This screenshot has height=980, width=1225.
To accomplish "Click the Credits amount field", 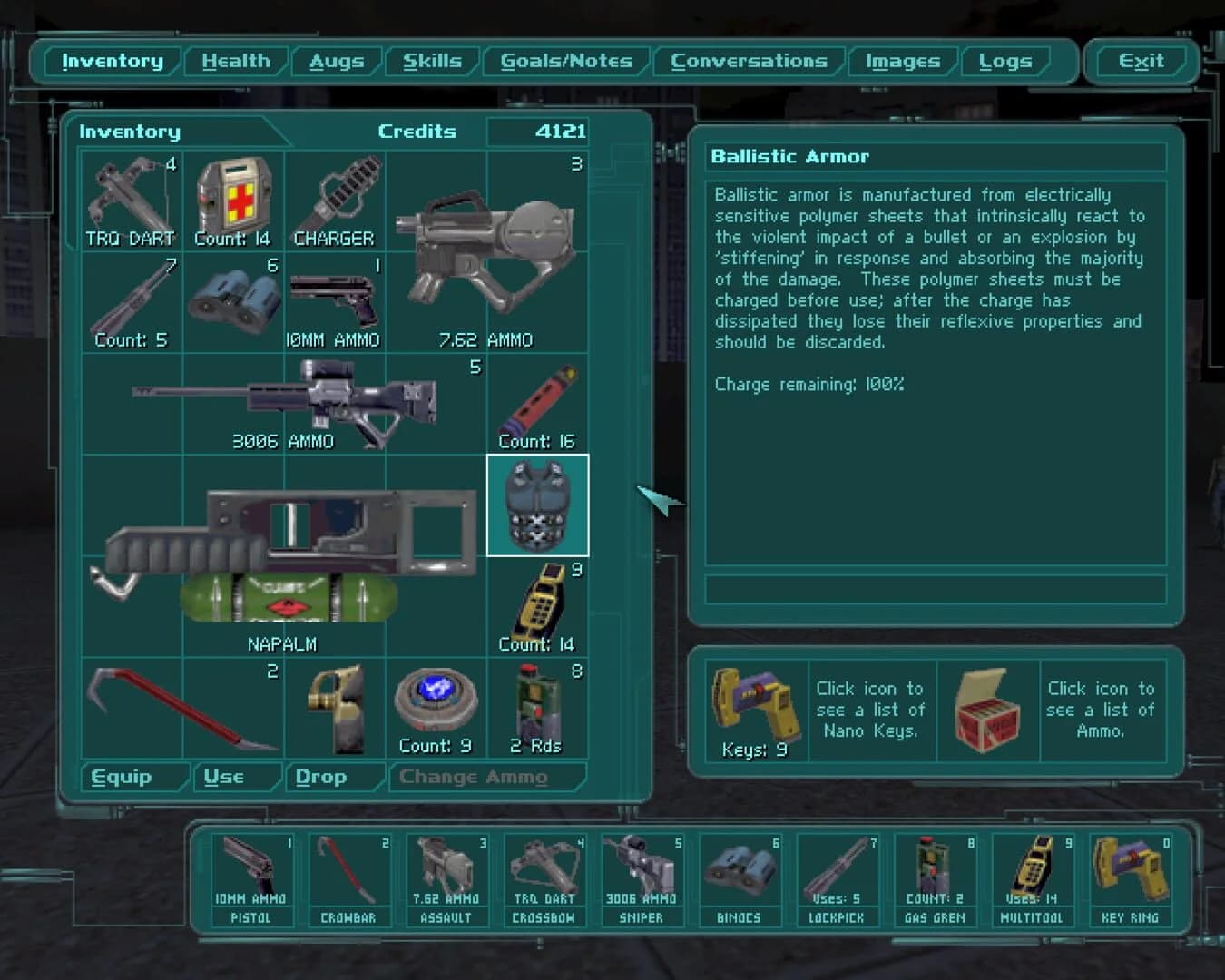I will [x=539, y=132].
